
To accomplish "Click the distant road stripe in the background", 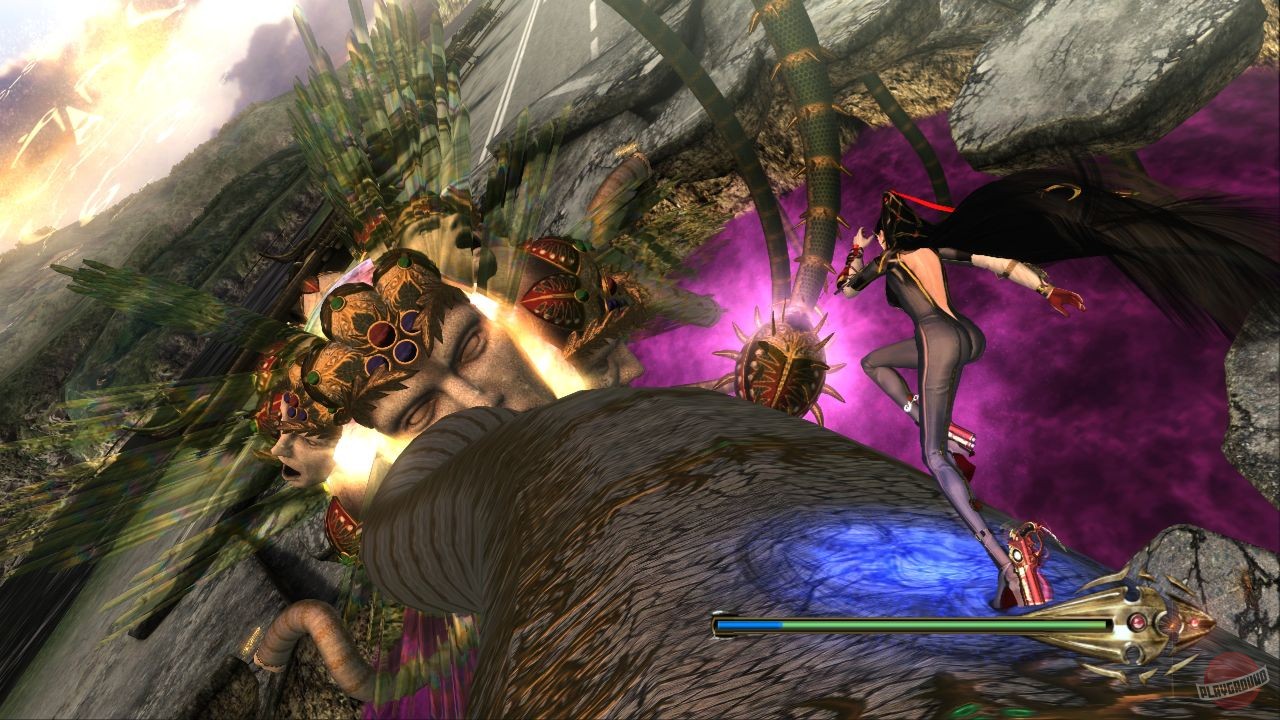I will 520,55.
